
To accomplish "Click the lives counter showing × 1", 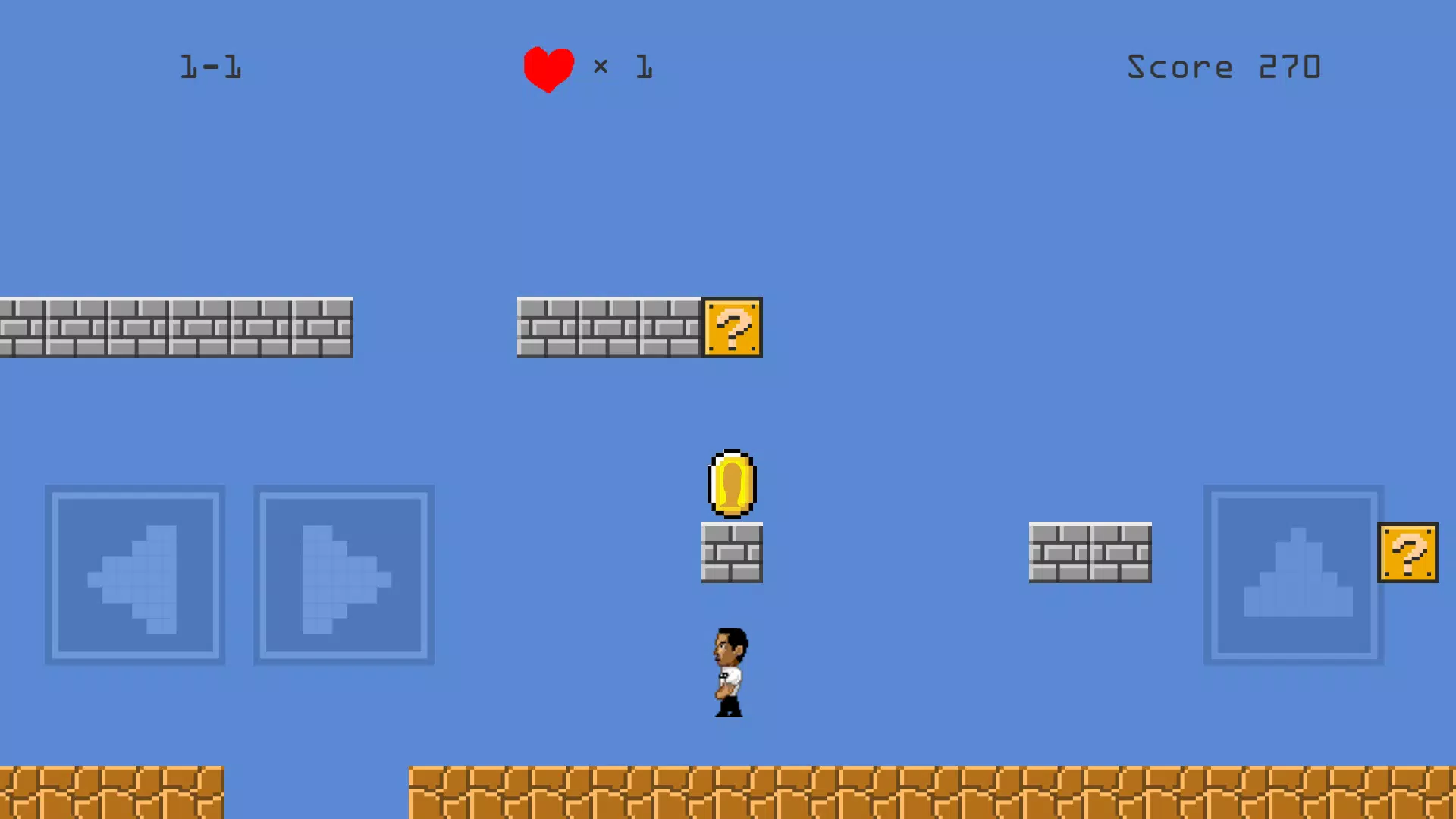I will click(623, 67).
